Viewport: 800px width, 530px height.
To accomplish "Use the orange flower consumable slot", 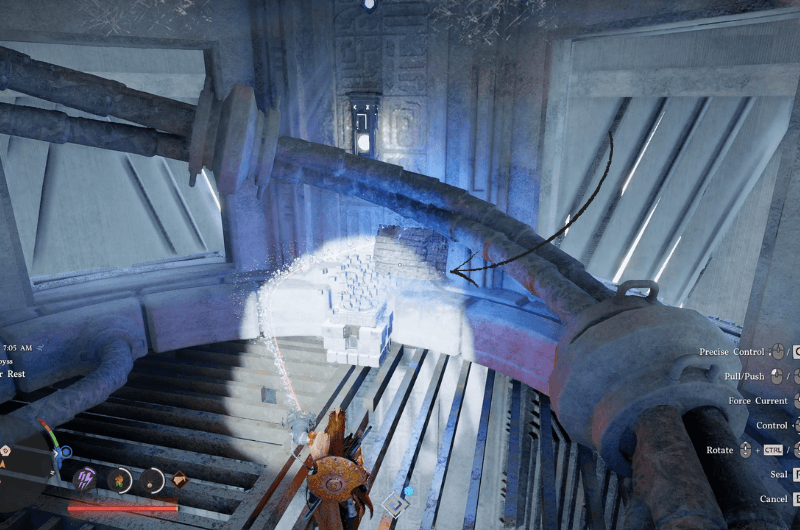I will point(119,480).
